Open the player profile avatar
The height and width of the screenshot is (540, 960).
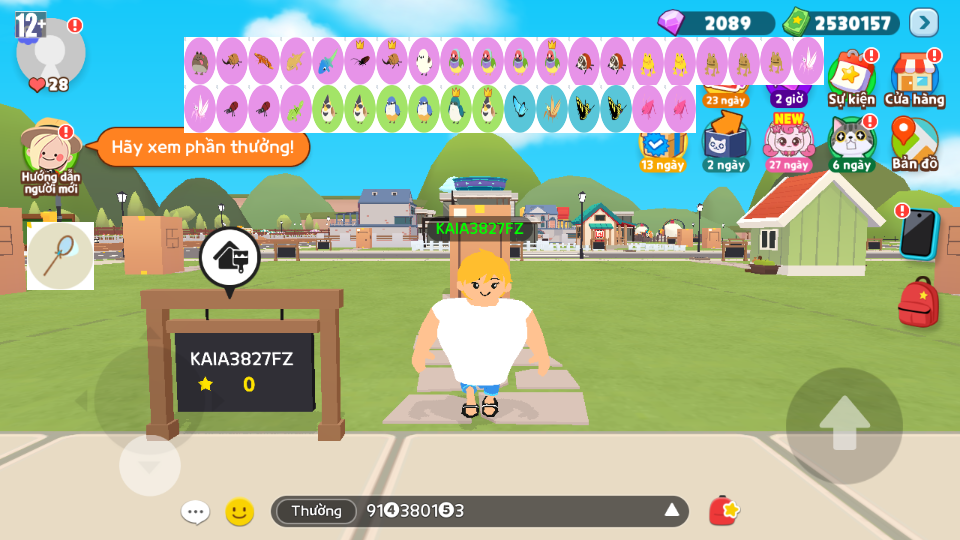(50, 52)
